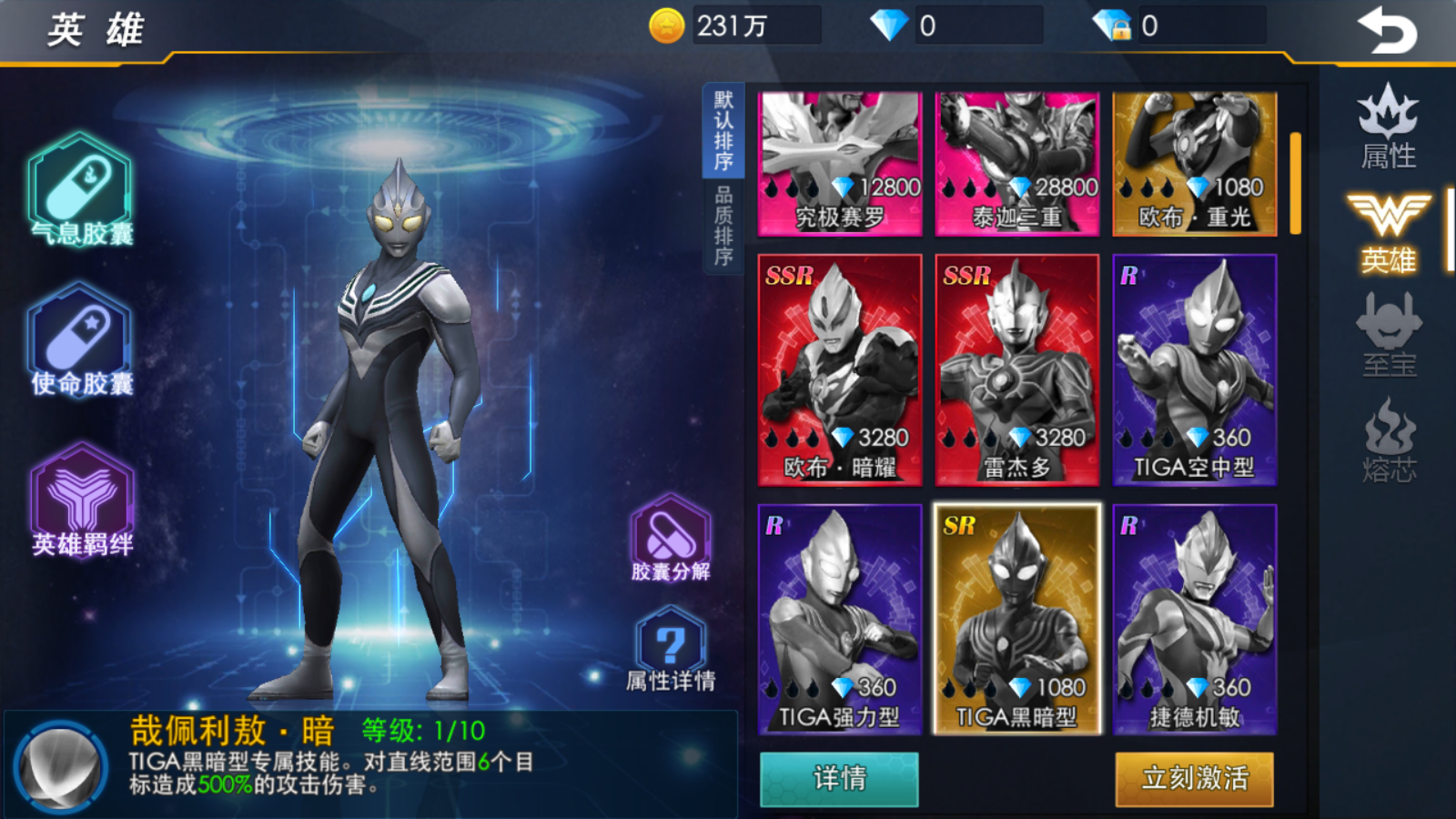
Task: Open the 气息胶囊 capsule menu
Action: [x=81, y=190]
